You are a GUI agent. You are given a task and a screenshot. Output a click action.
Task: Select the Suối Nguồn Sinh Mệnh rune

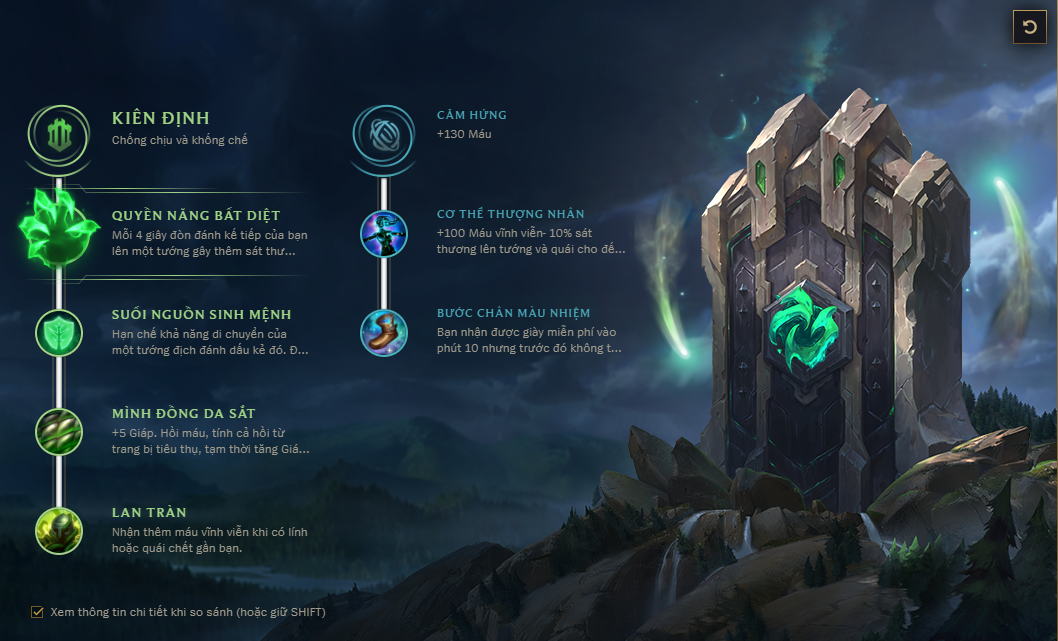[59, 331]
